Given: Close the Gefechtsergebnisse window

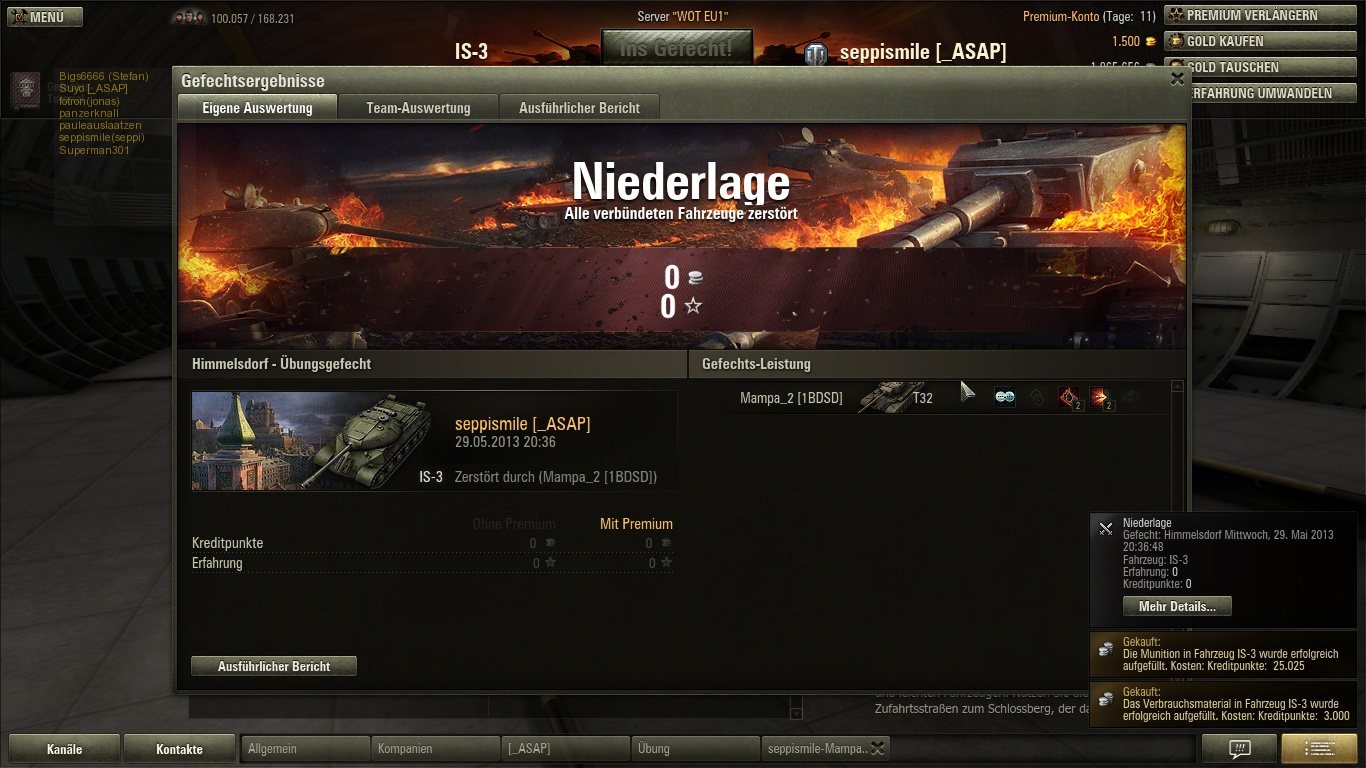Looking at the screenshot, I should coord(1177,80).
